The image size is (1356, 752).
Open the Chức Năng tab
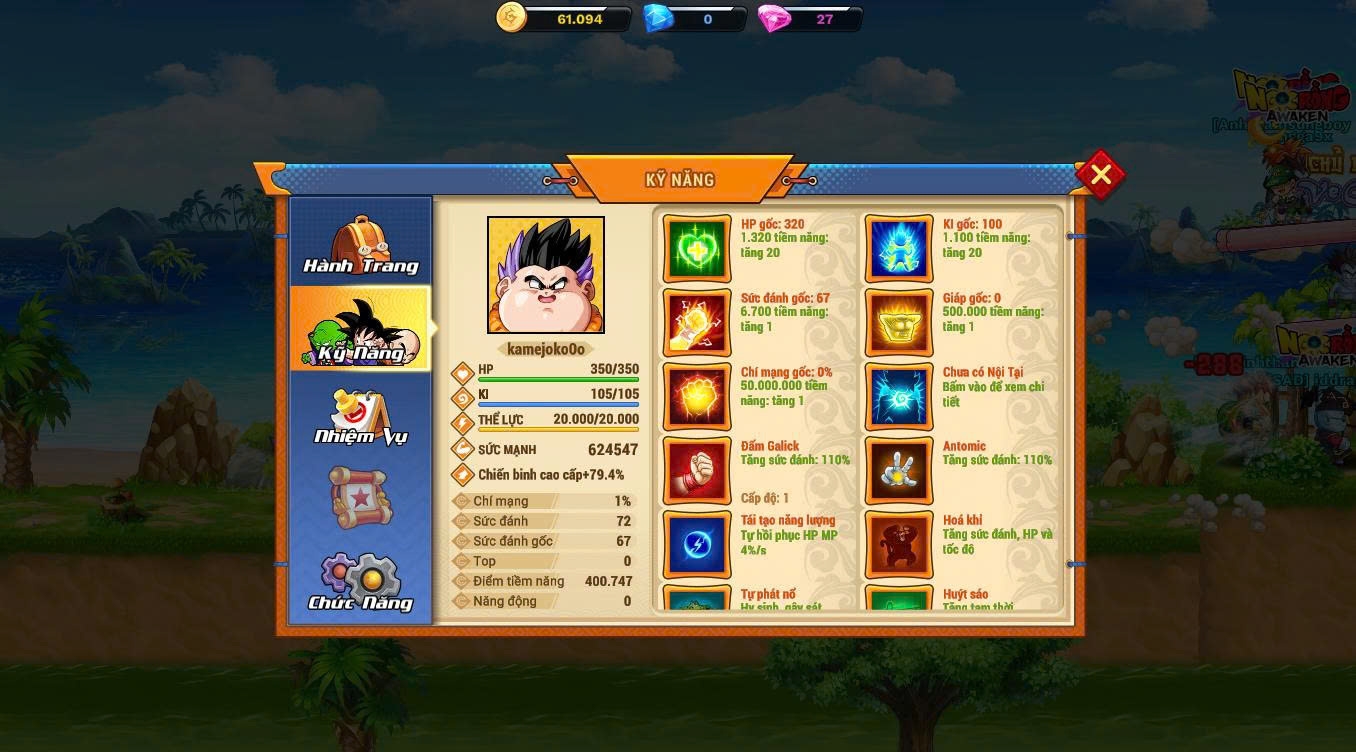[x=360, y=583]
